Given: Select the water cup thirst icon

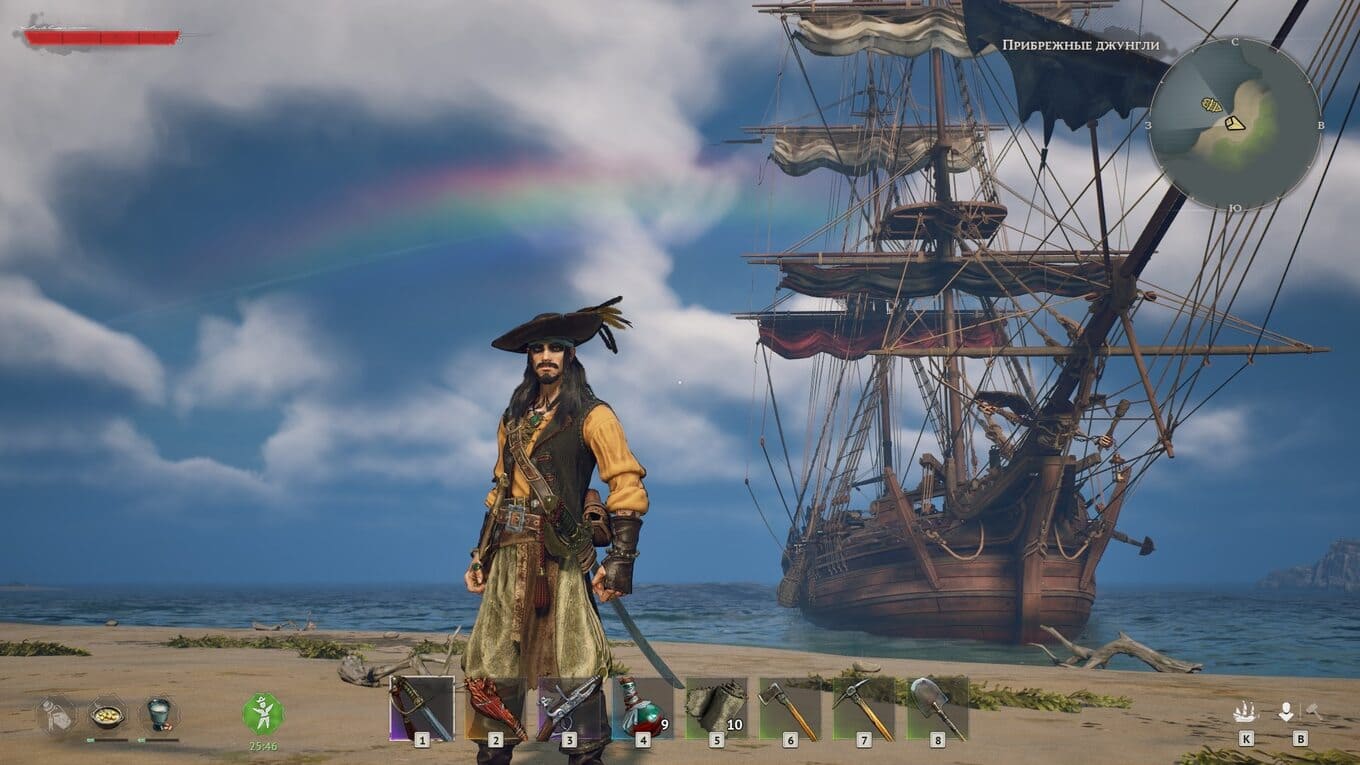Looking at the screenshot, I should click(158, 713).
